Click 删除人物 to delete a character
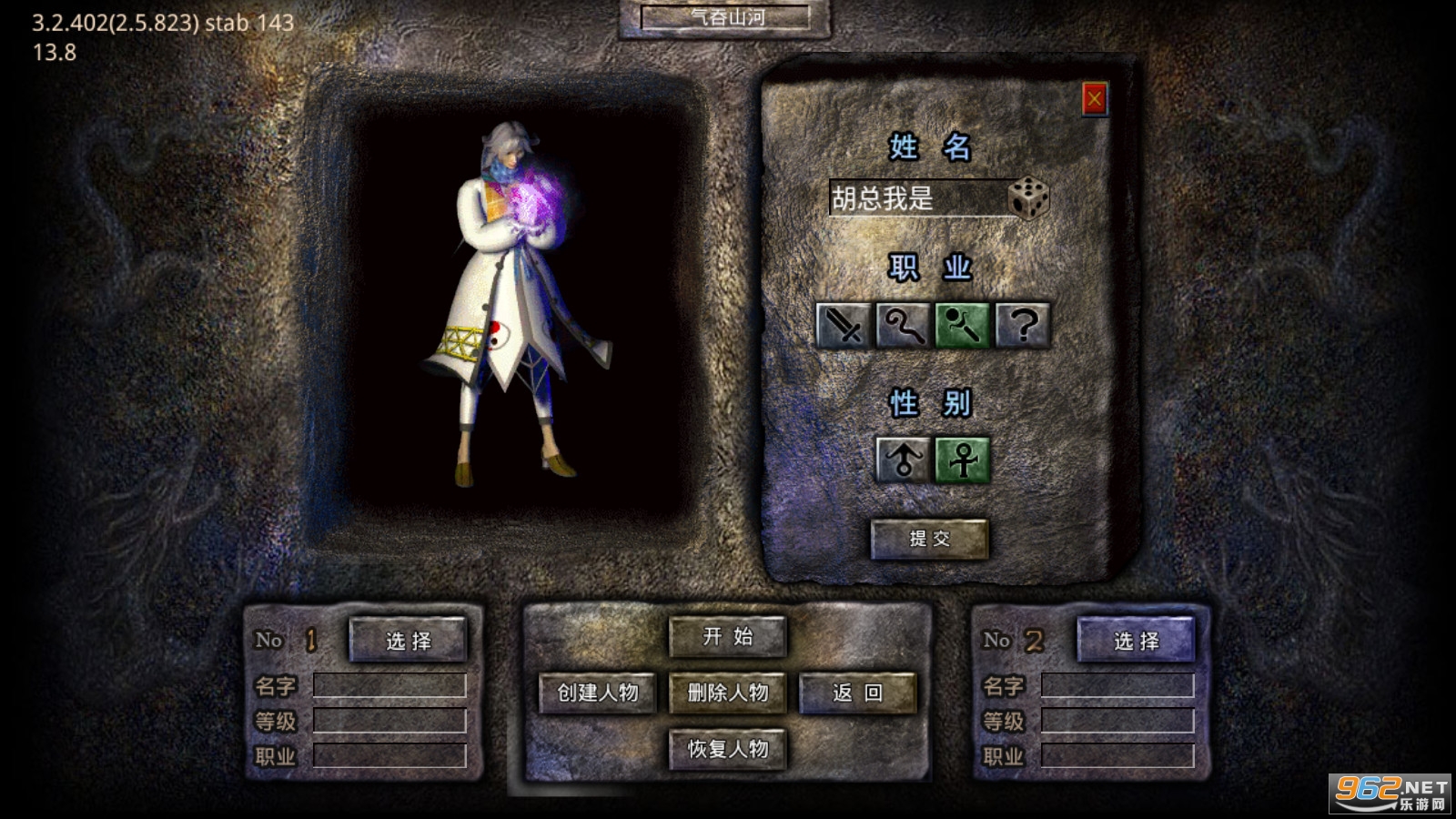The image size is (1456, 819). click(727, 693)
